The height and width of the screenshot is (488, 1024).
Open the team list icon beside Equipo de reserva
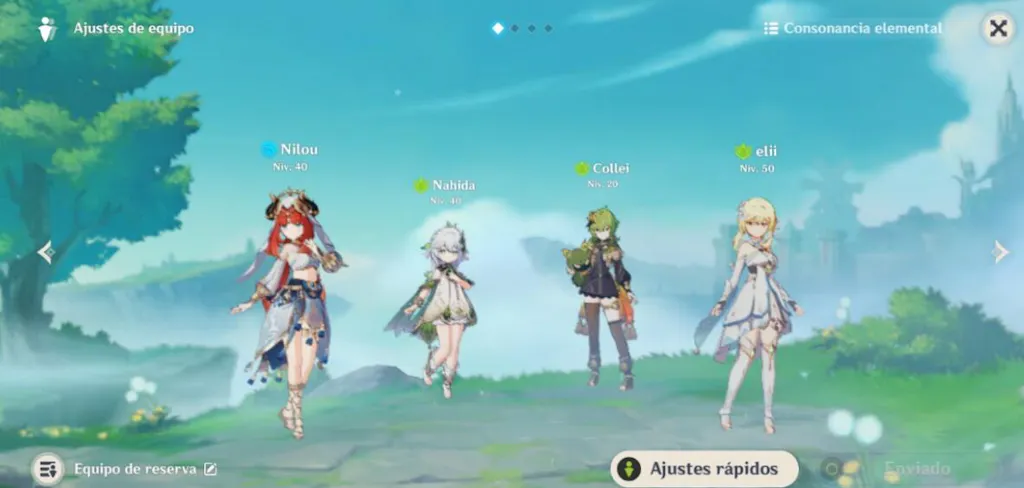[47, 468]
